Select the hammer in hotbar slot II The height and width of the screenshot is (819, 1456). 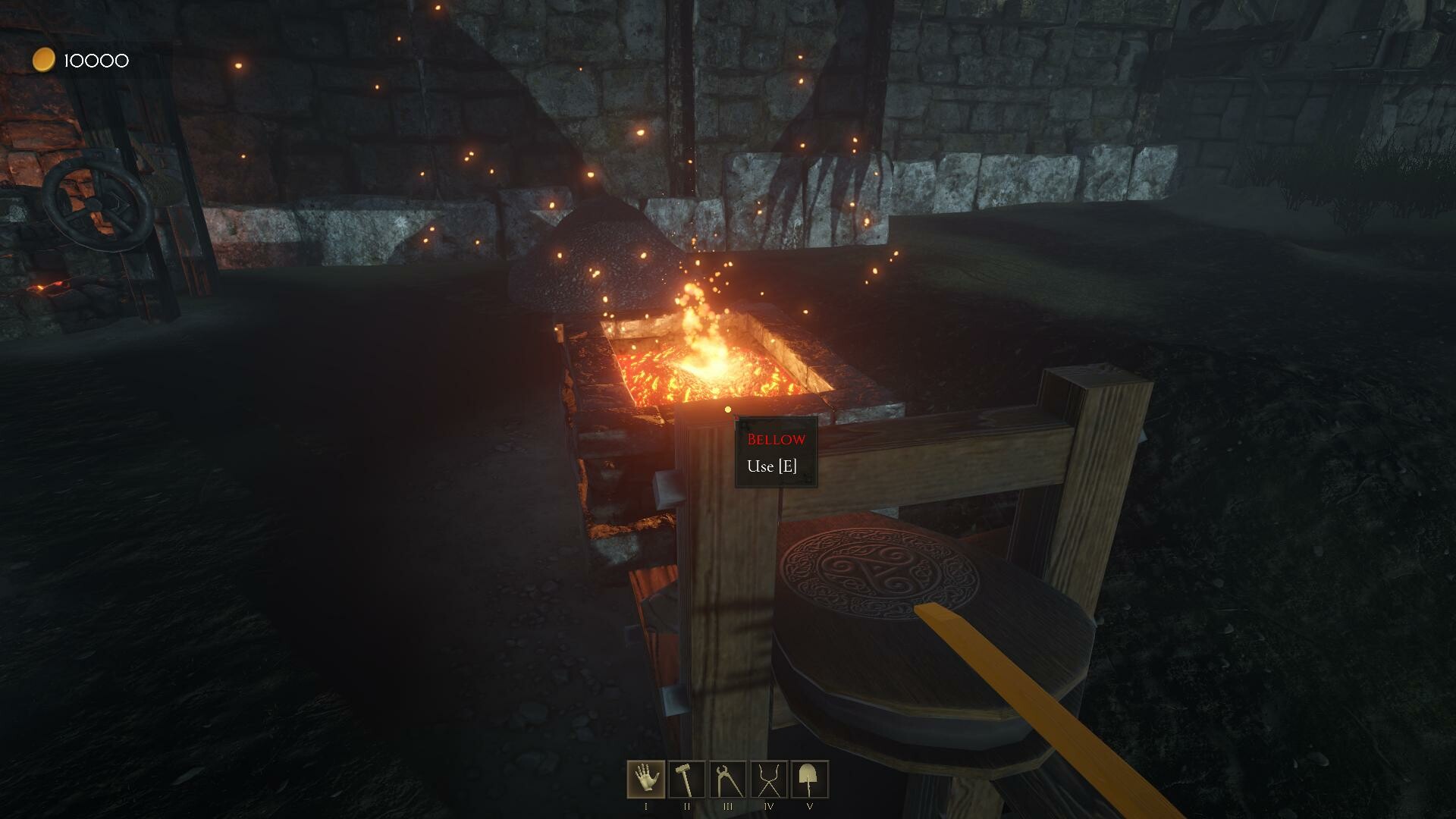(686, 777)
